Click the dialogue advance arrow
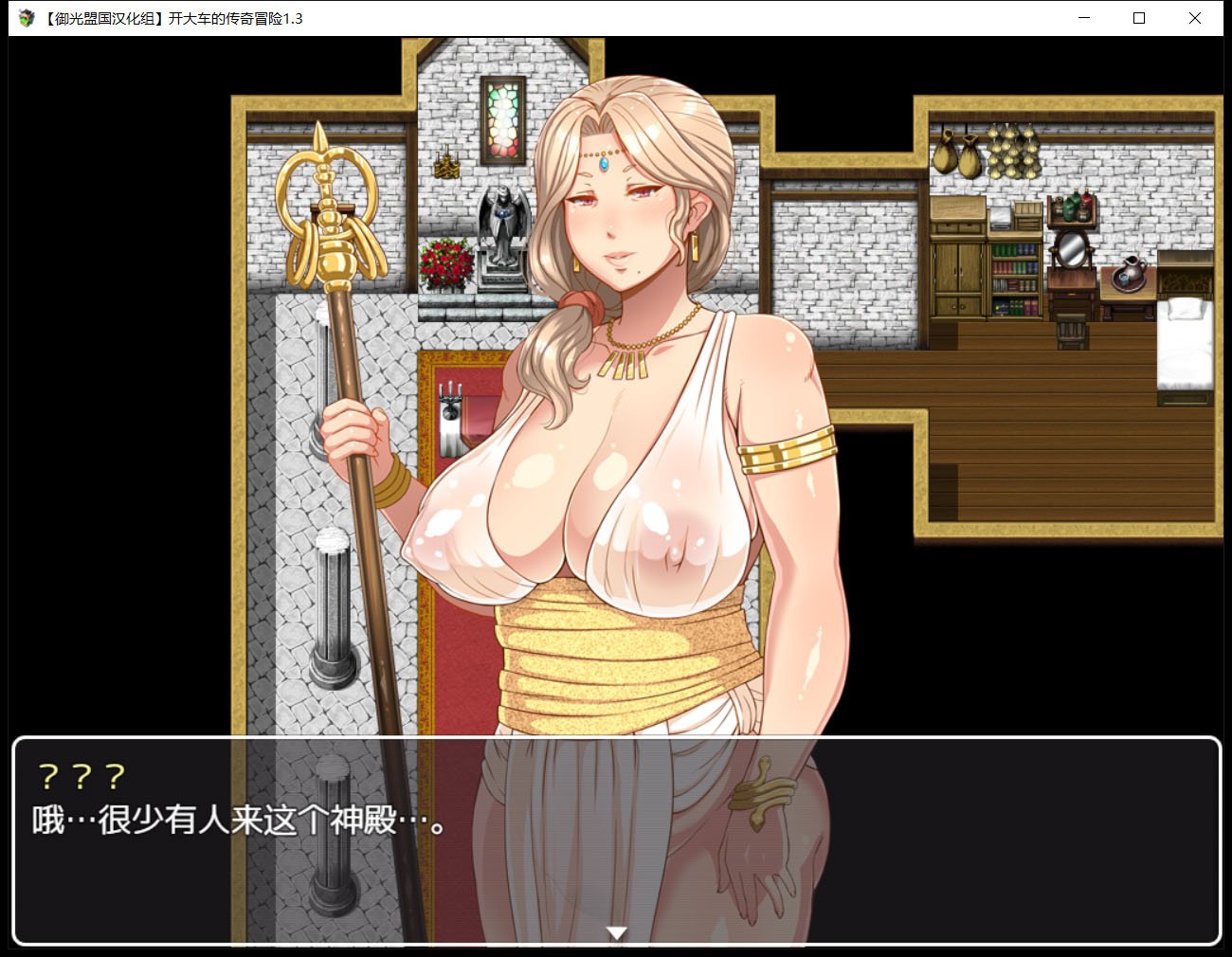The image size is (1232, 957). pos(617,932)
